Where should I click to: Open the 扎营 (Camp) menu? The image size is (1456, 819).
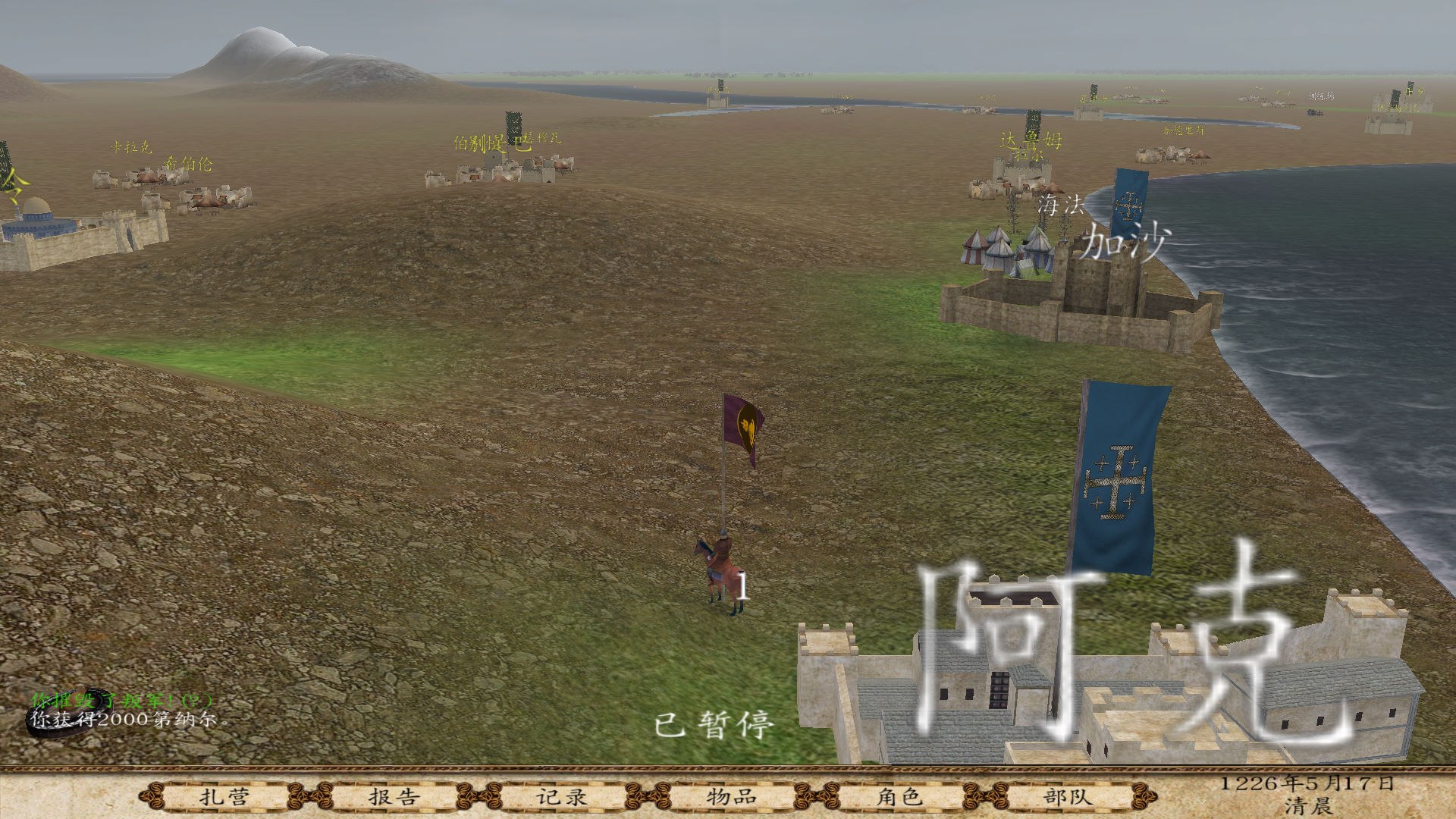click(224, 797)
